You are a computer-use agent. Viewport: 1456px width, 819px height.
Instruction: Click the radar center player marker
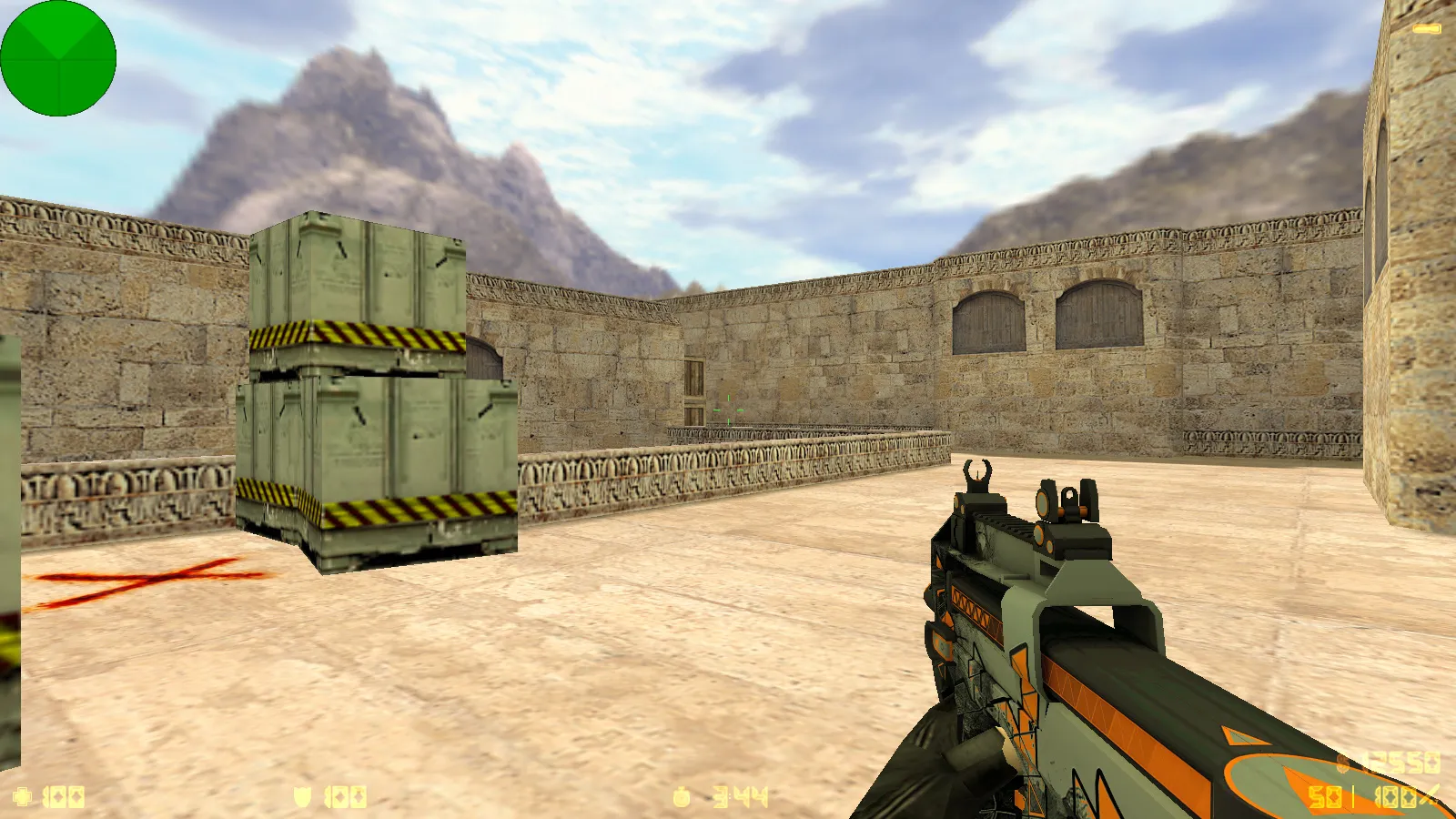coord(58,57)
